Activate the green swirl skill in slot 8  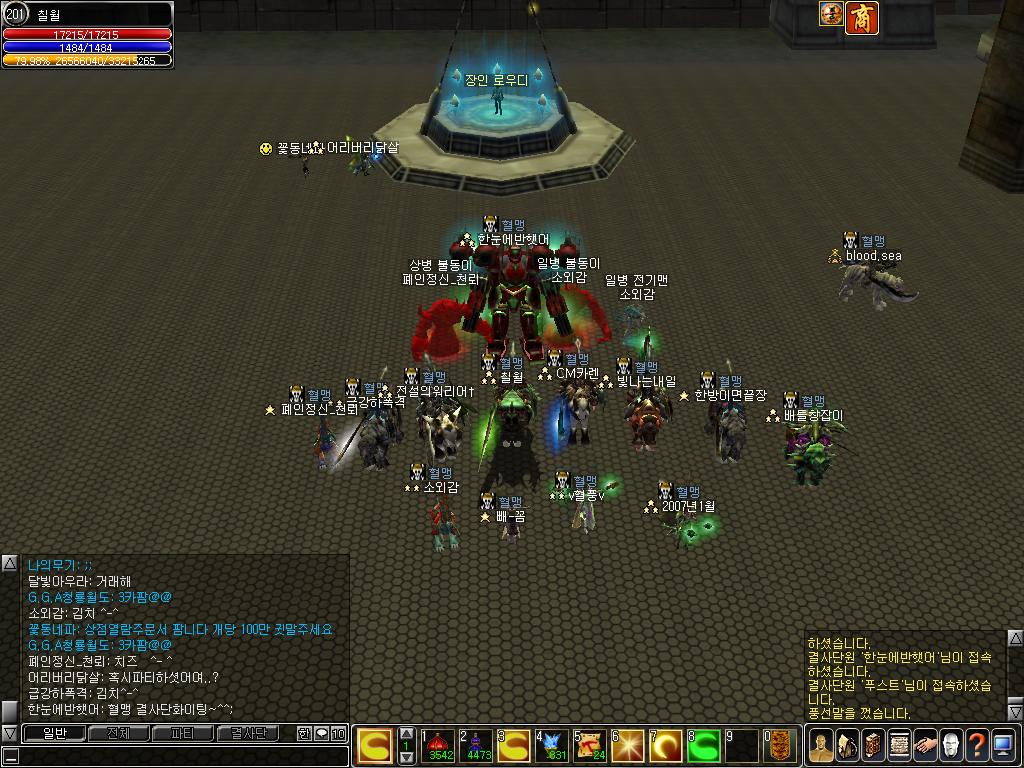tap(705, 746)
